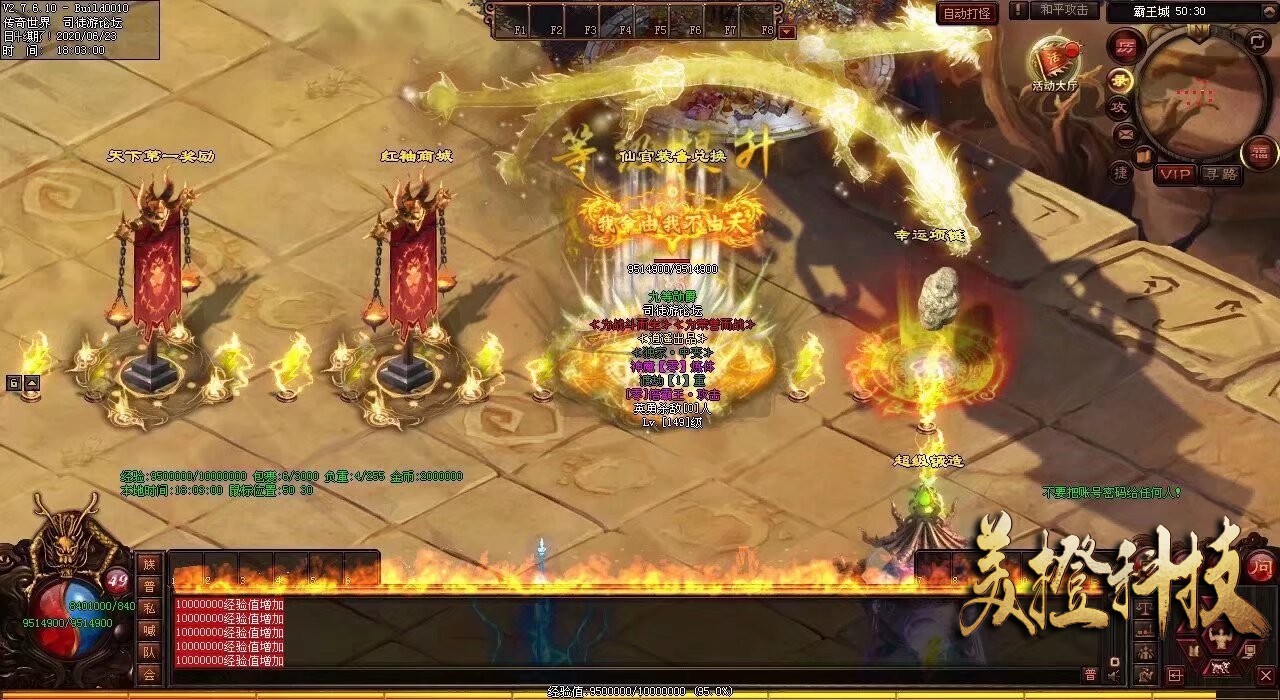Click the 福 welfare round button
1280x700 pixels.
tap(1259, 153)
